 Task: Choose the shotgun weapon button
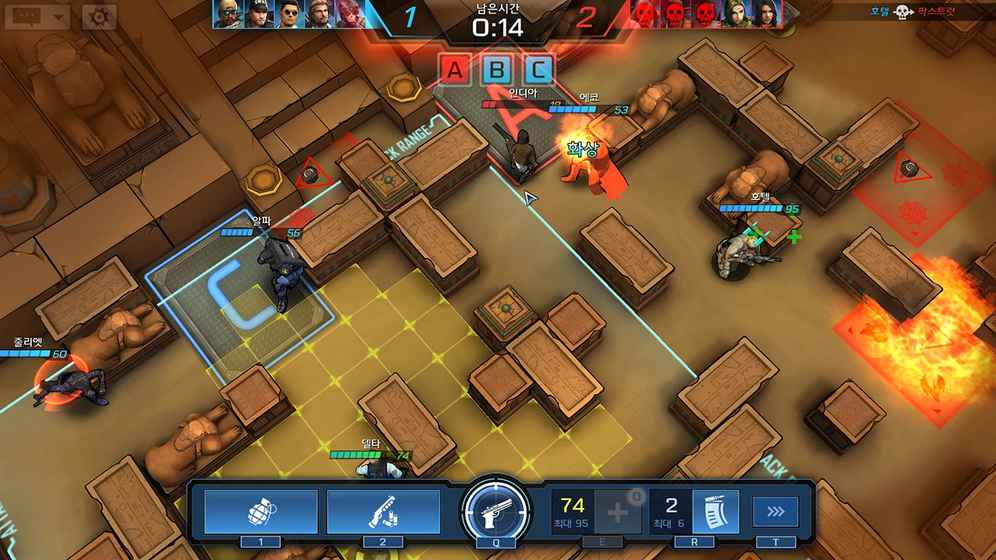tap(383, 511)
